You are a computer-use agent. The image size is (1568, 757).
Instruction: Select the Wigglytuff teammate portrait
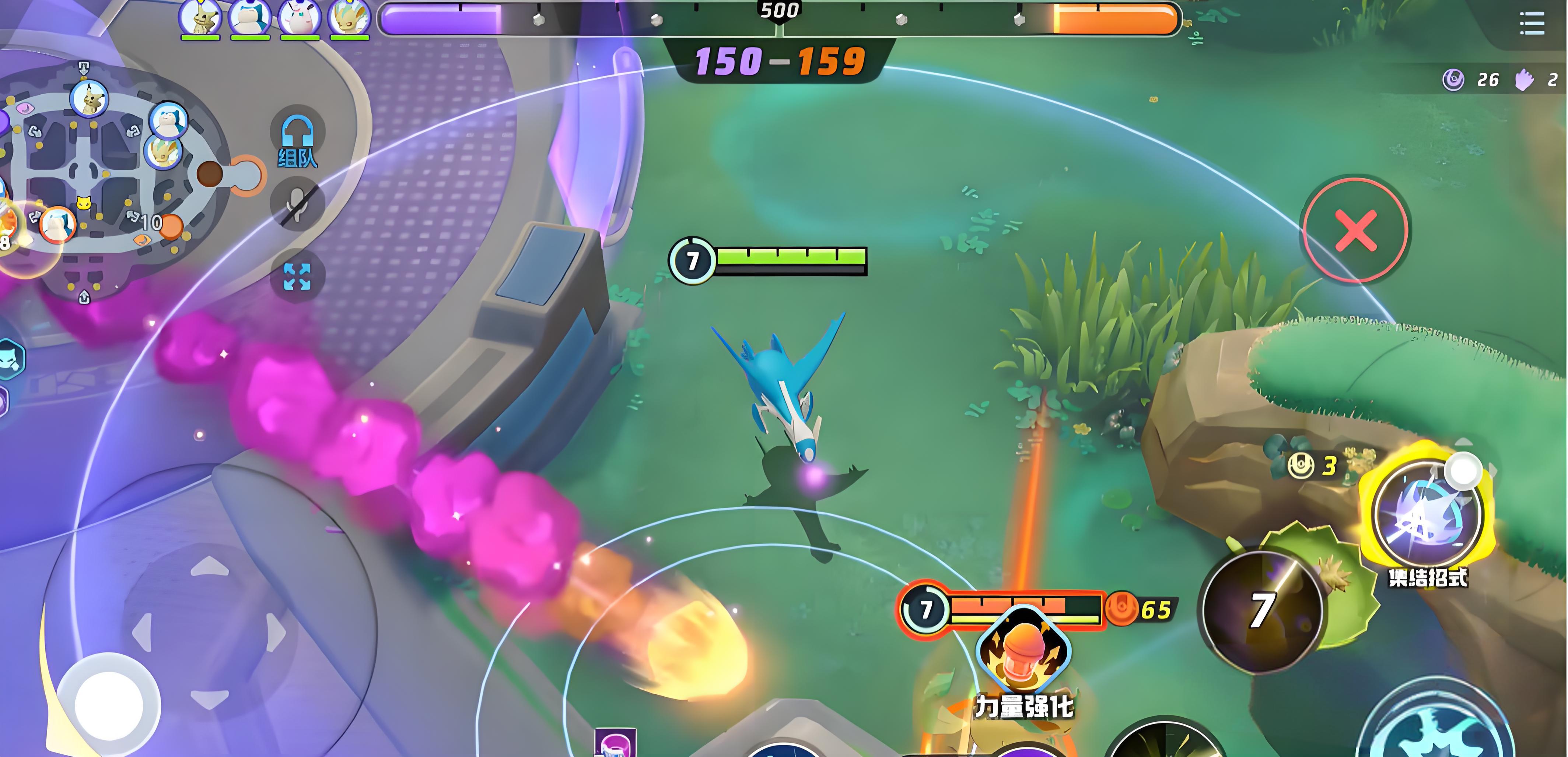point(299,18)
